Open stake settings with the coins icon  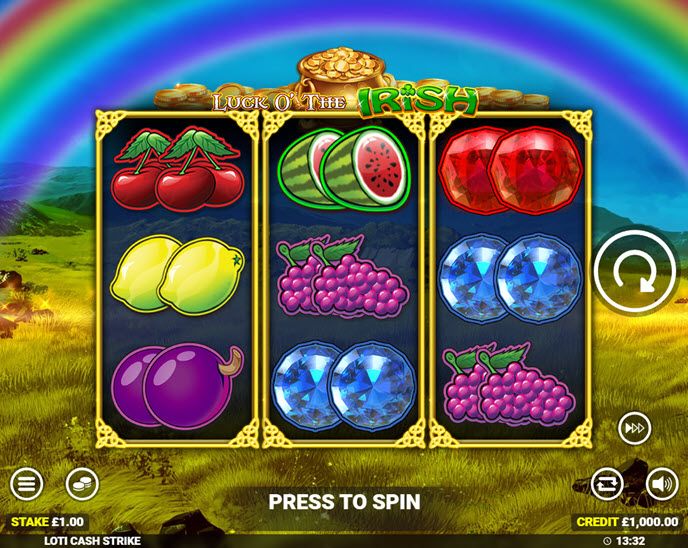pos(82,485)
